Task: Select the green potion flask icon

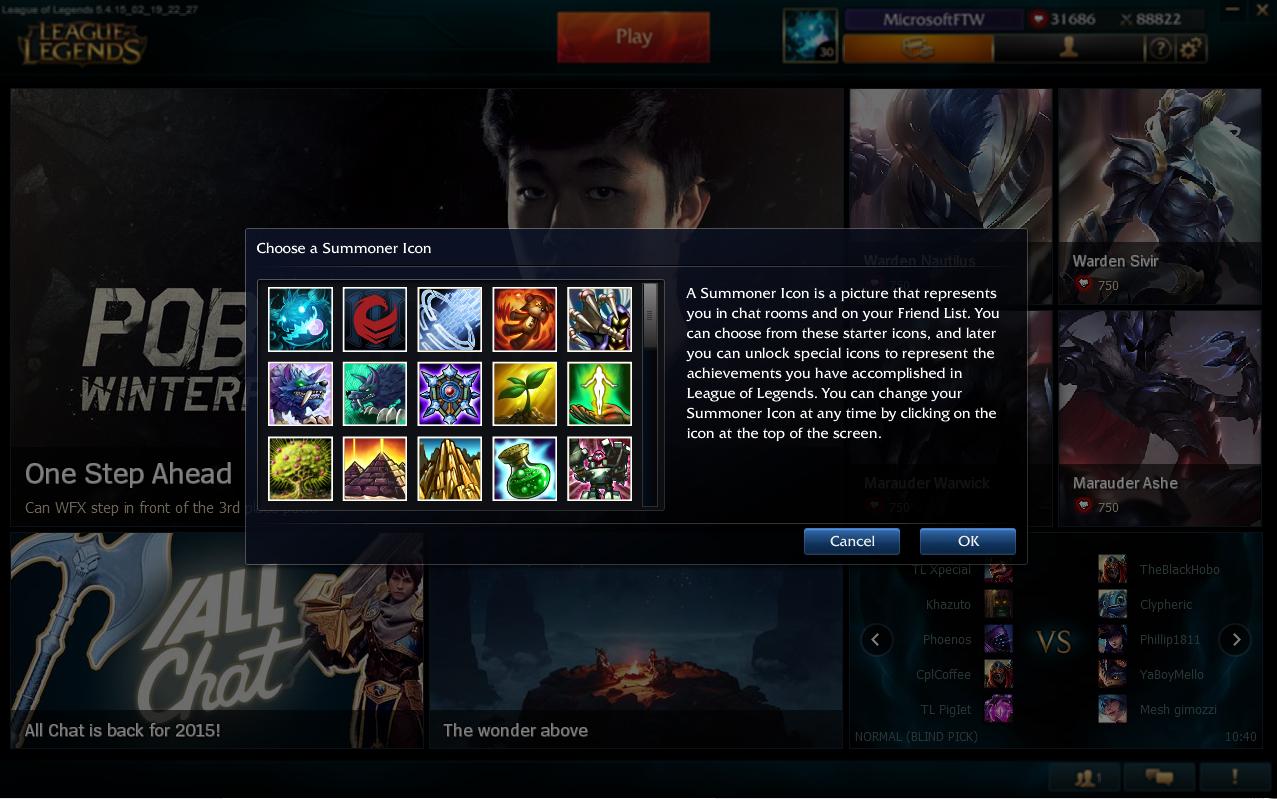Action: [x=524, y=469]
